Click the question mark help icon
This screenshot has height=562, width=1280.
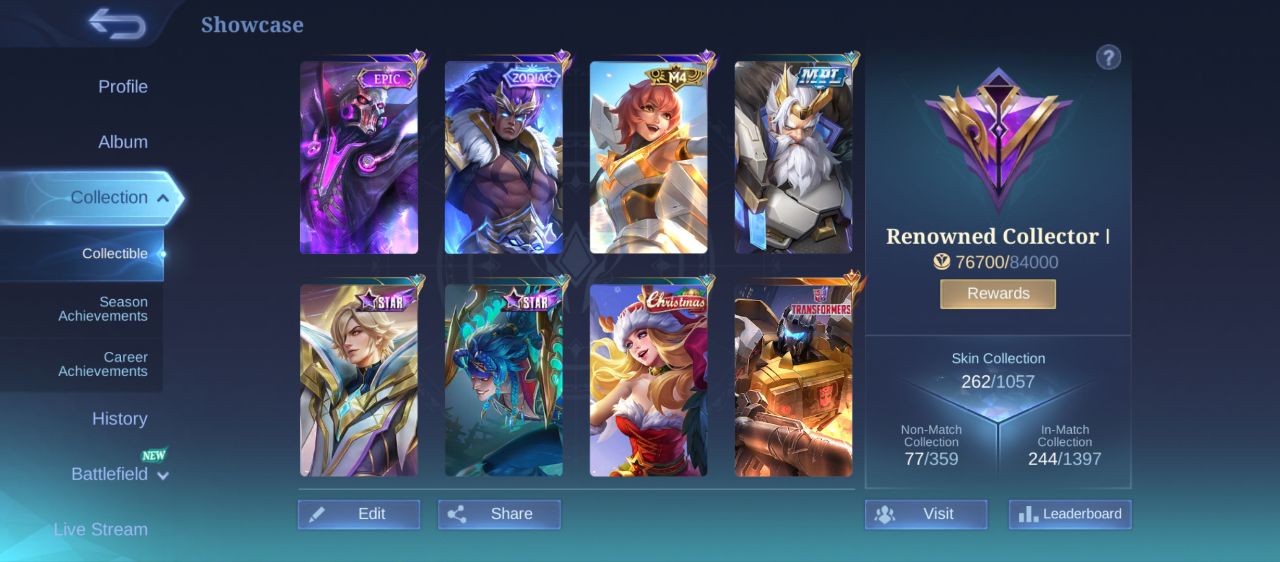pos(1108,58)
